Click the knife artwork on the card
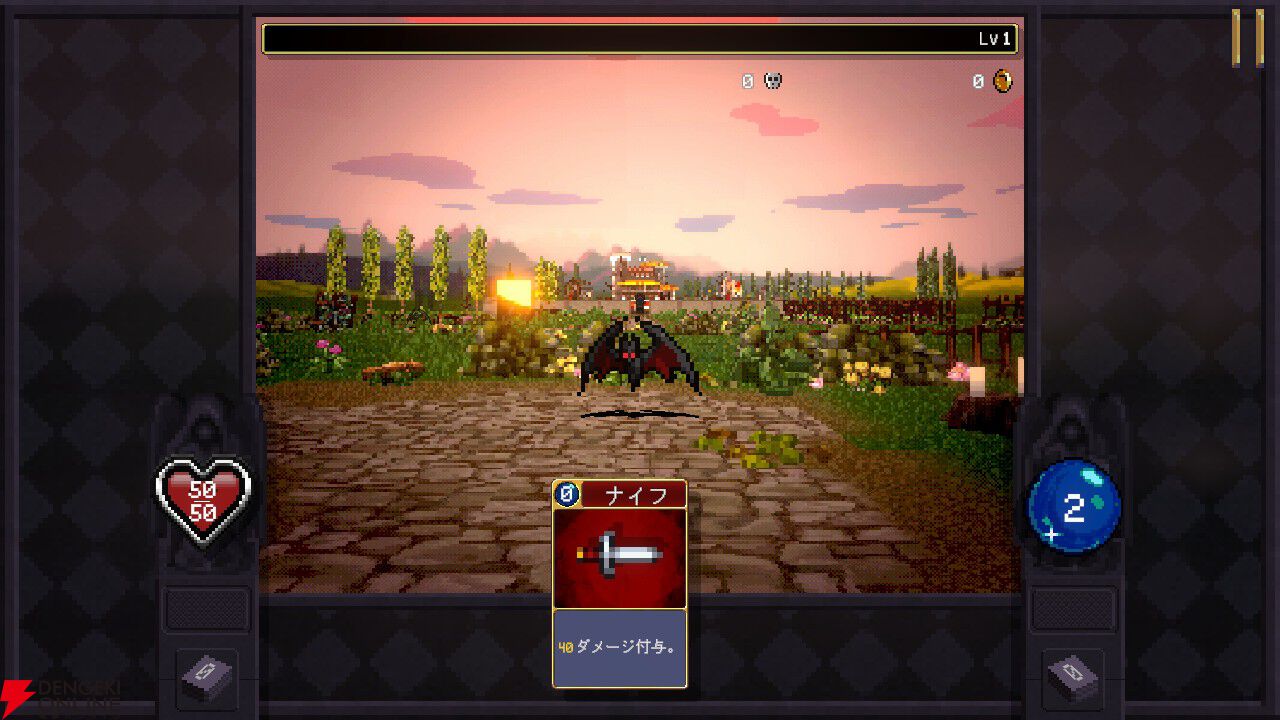Viewport: 1280px width, 720px height. pos(620,552)
